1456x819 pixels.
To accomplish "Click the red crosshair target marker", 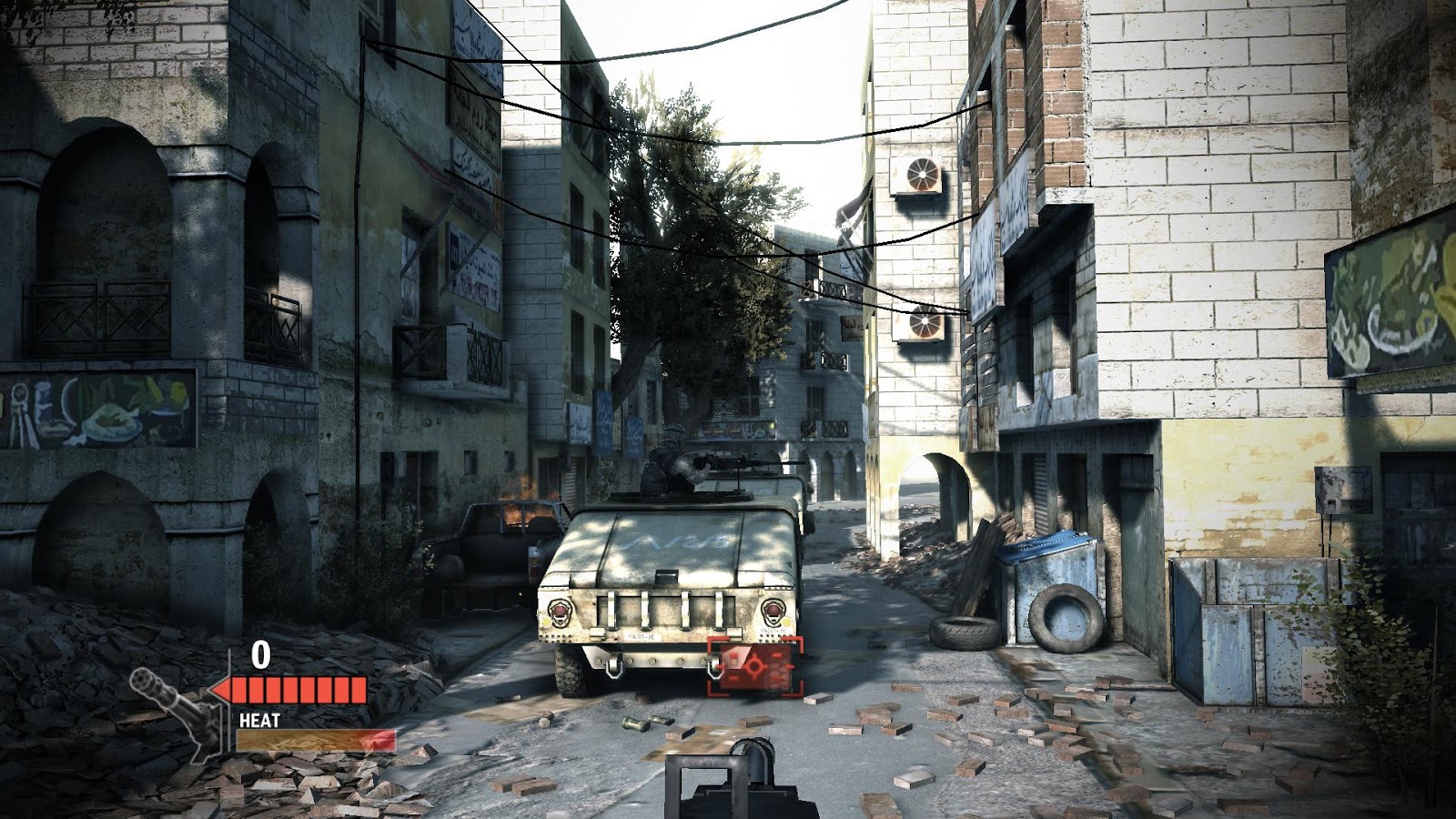I will click(755, 667).
